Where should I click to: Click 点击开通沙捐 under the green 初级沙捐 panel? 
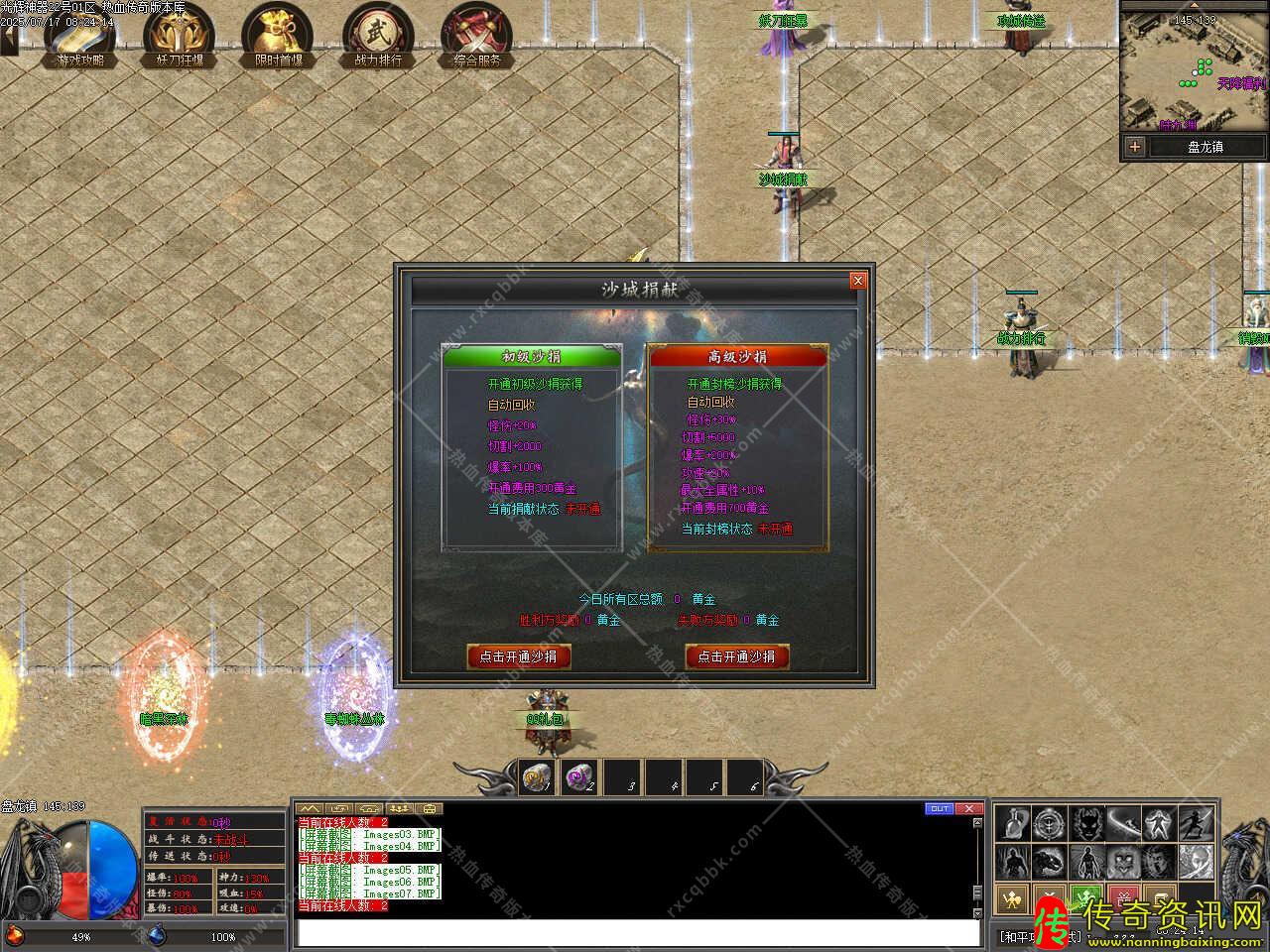pos(518,655)
